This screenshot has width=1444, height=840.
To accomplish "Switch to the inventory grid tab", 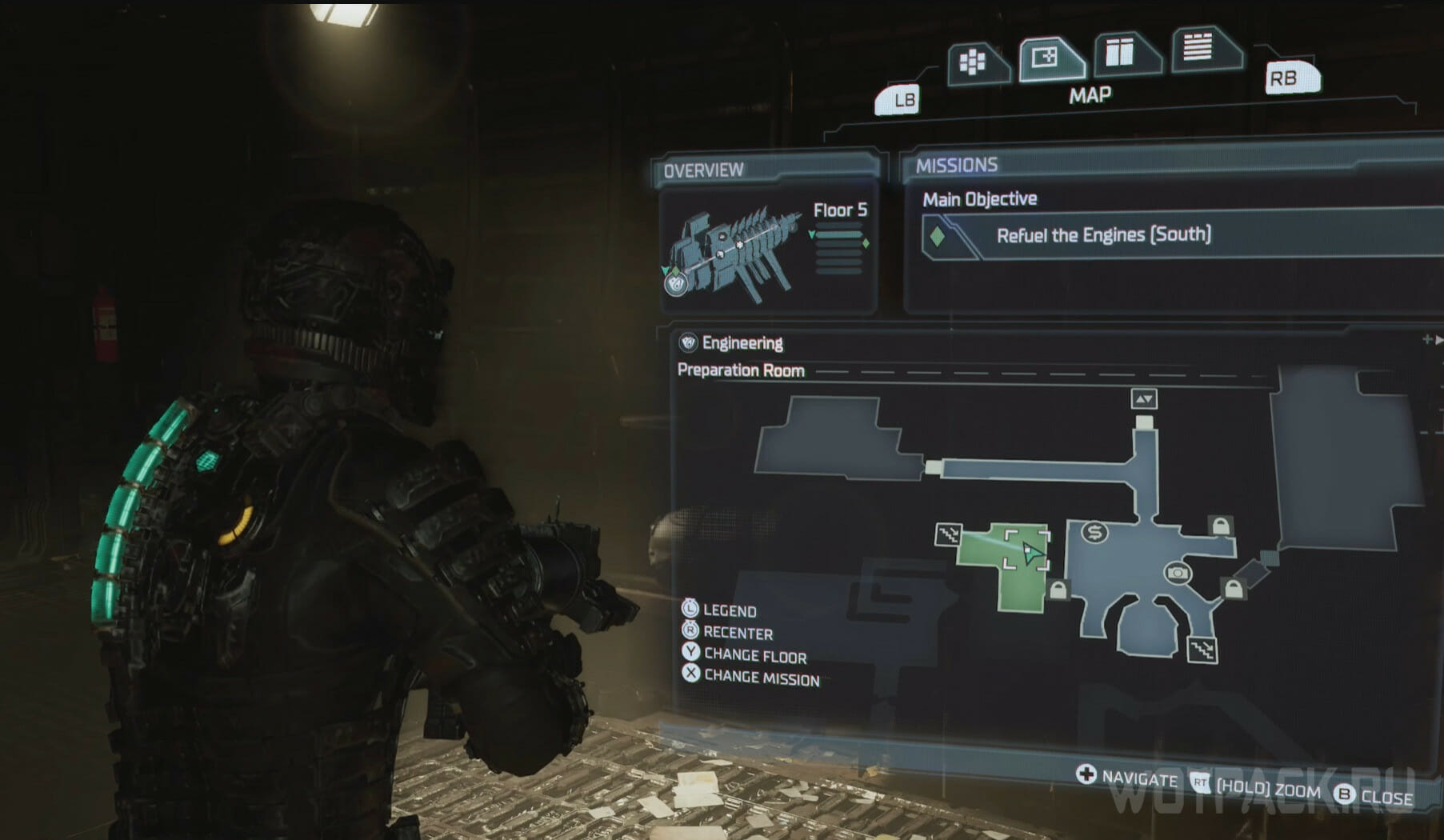I will point(974,62).
